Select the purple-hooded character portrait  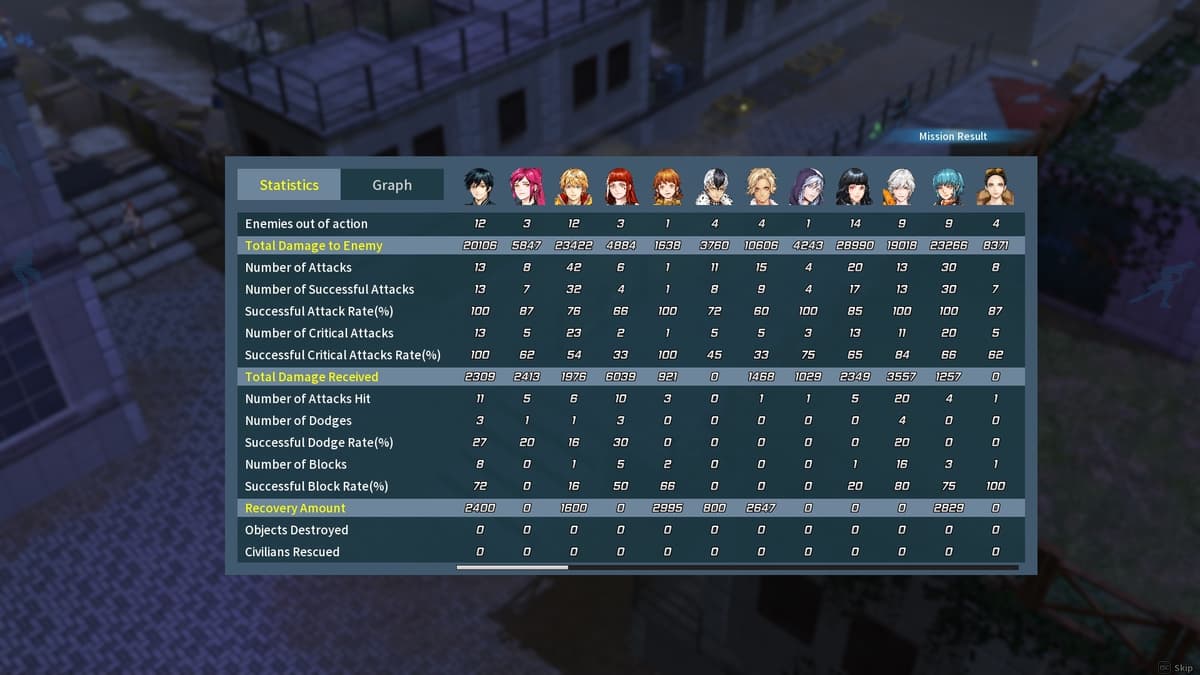coord(808,187)
